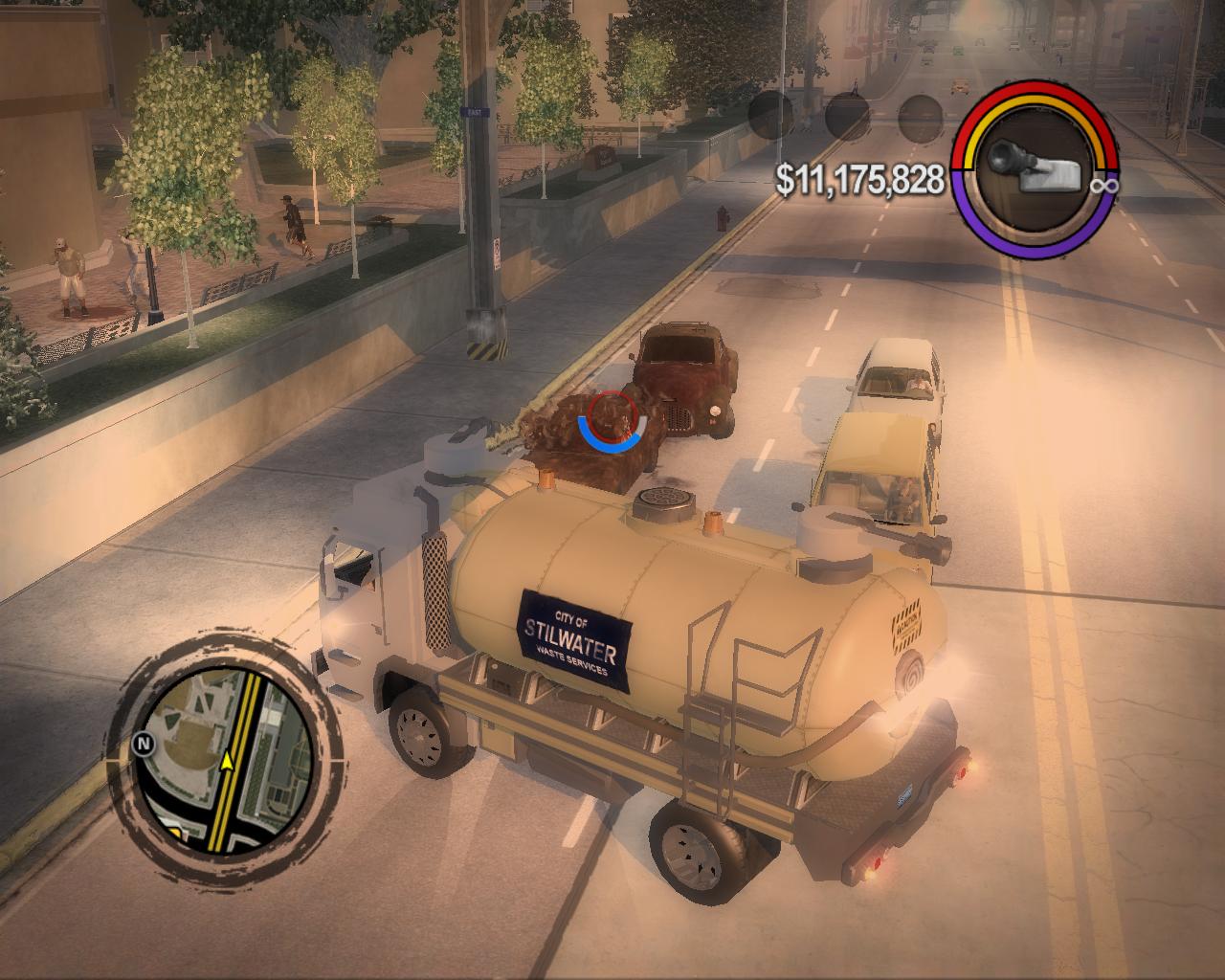Click the EAST street sign
This screenshot has width=1225, height=980.
[x=473, y=112]
